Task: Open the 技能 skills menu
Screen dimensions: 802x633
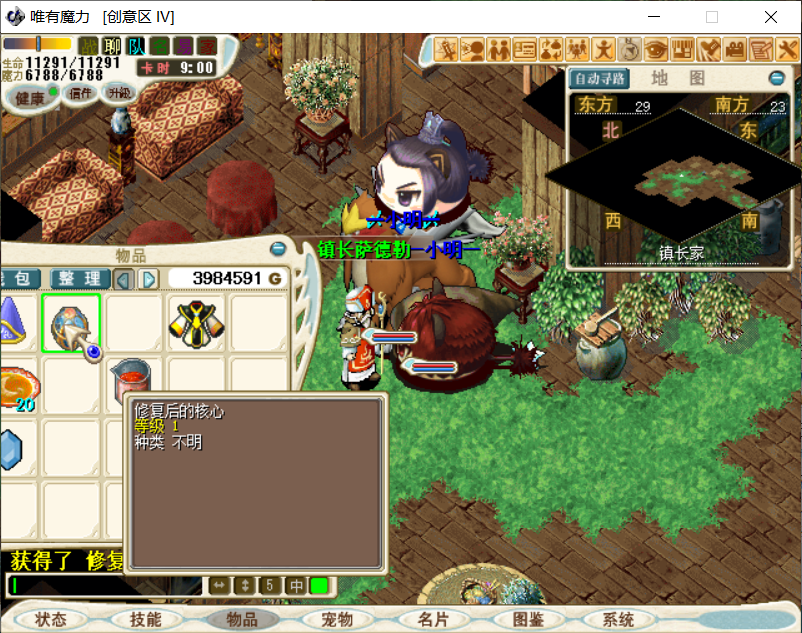Action: coord(145,620)
